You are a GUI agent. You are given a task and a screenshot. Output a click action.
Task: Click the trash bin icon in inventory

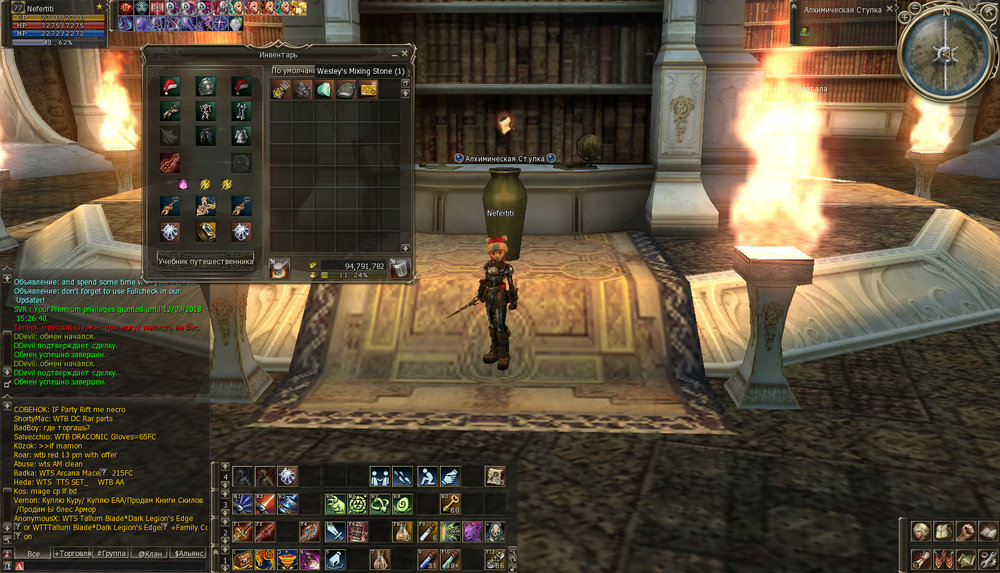pos(398,267)
